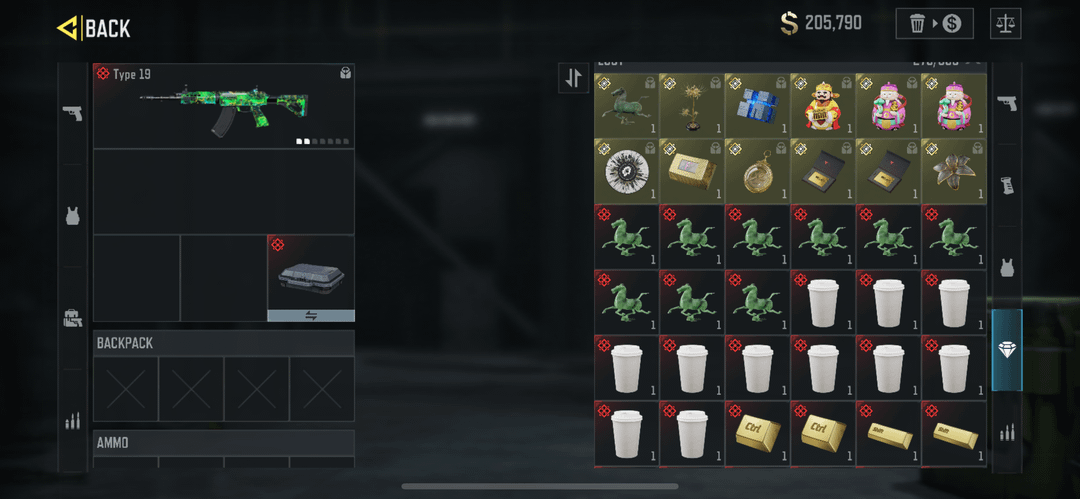Open the left sidebar pistol category
The width and height of the screenshot is (1080, 499).
click(x=72, y=113)
